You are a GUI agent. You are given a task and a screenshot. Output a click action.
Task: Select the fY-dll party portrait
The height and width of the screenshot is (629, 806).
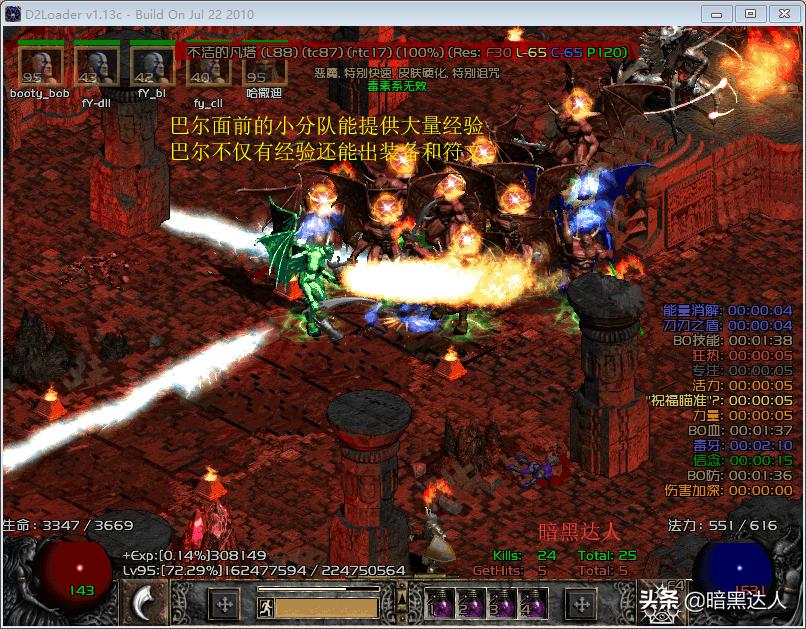(x=97, y=66)
